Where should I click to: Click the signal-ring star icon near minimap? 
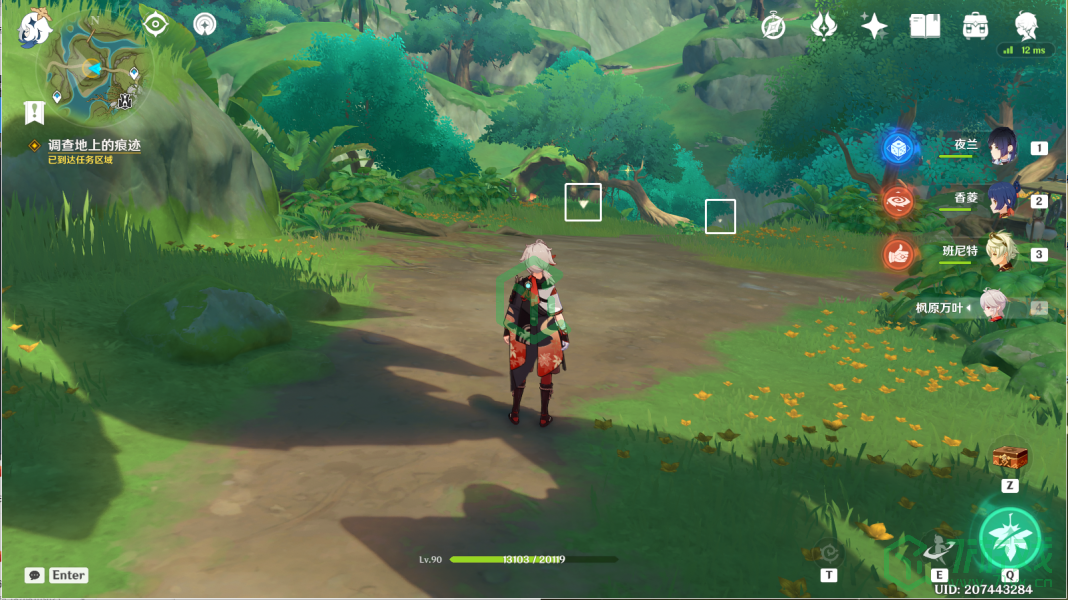tap(205, 24)
